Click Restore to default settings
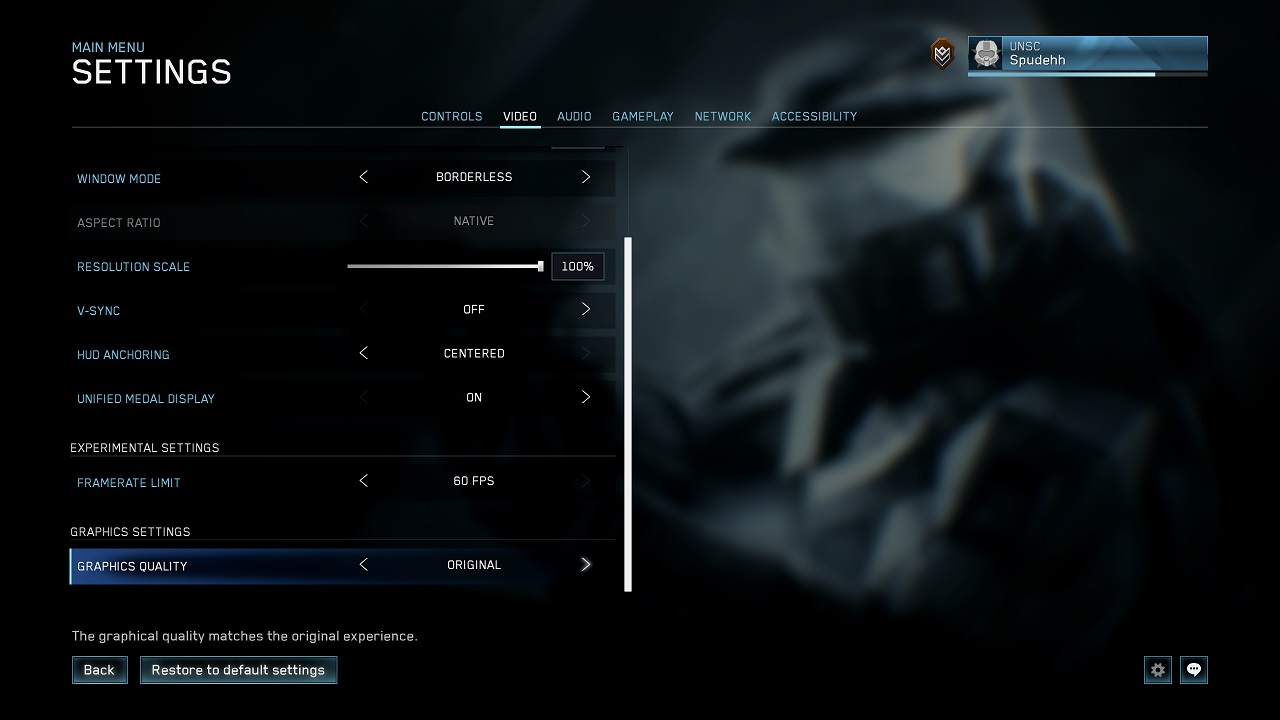 (x=238, y=670)
